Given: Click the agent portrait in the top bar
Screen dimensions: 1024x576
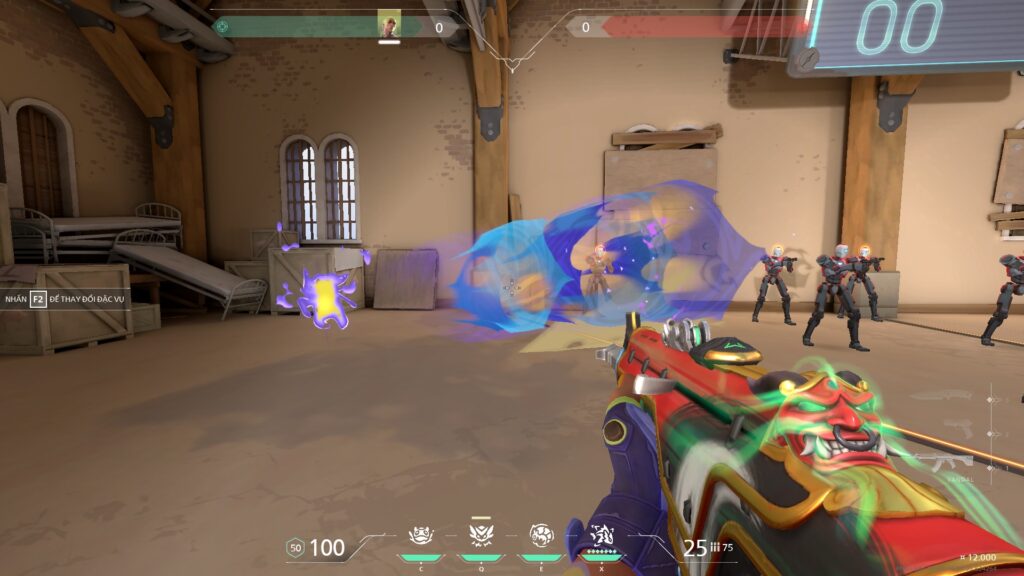Looking at the screenshot, I should tap(389, 25).
